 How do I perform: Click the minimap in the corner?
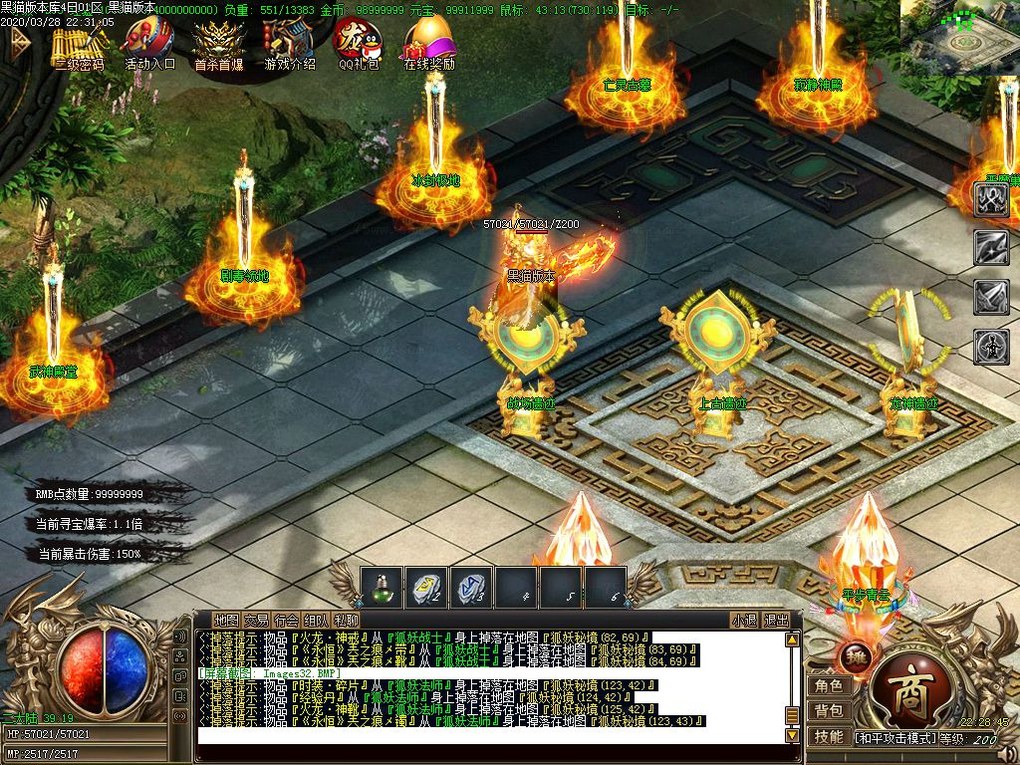tap(959, 32)
